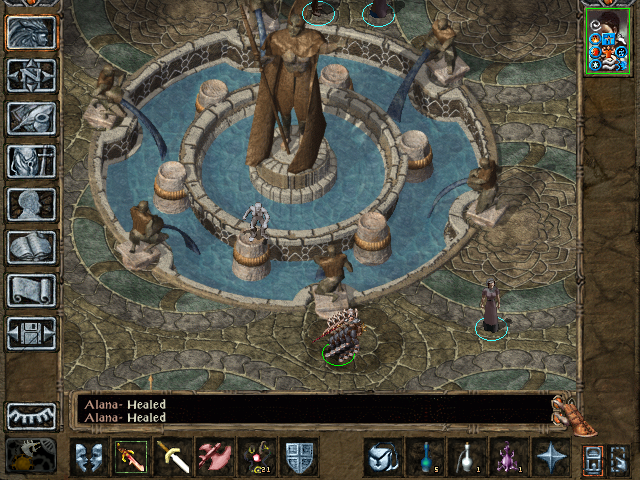Image resolution: width=640 pixels, height=480 pixels.
Task: Open the journal
Action: tap(32, 118)
